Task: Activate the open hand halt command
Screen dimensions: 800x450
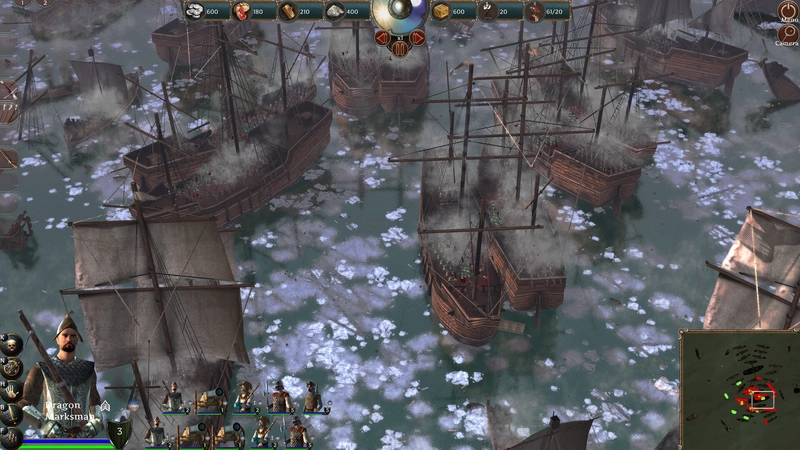Action: [x=11, y=389]
